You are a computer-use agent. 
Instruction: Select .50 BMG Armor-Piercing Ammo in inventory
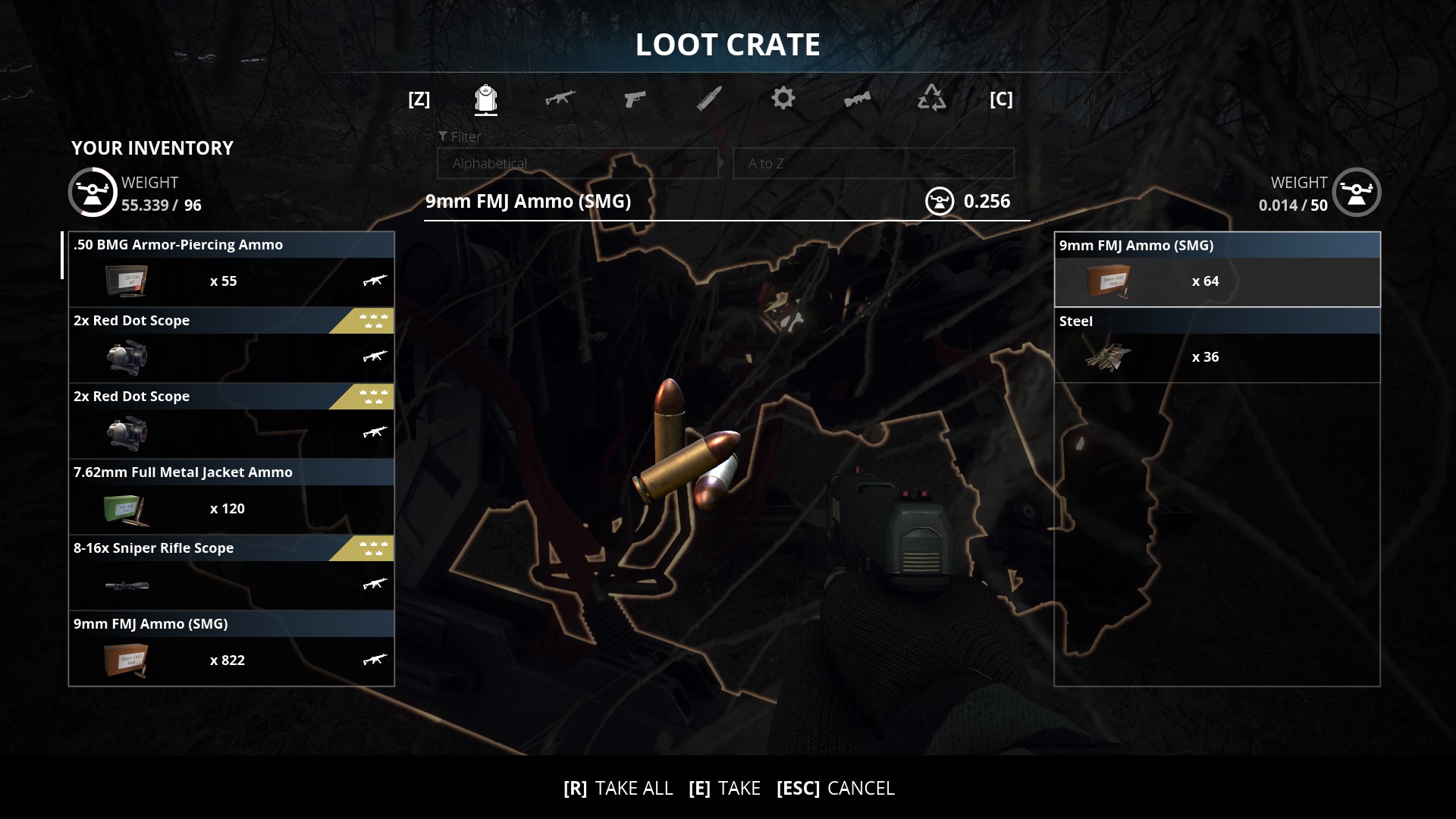(231, 269)
